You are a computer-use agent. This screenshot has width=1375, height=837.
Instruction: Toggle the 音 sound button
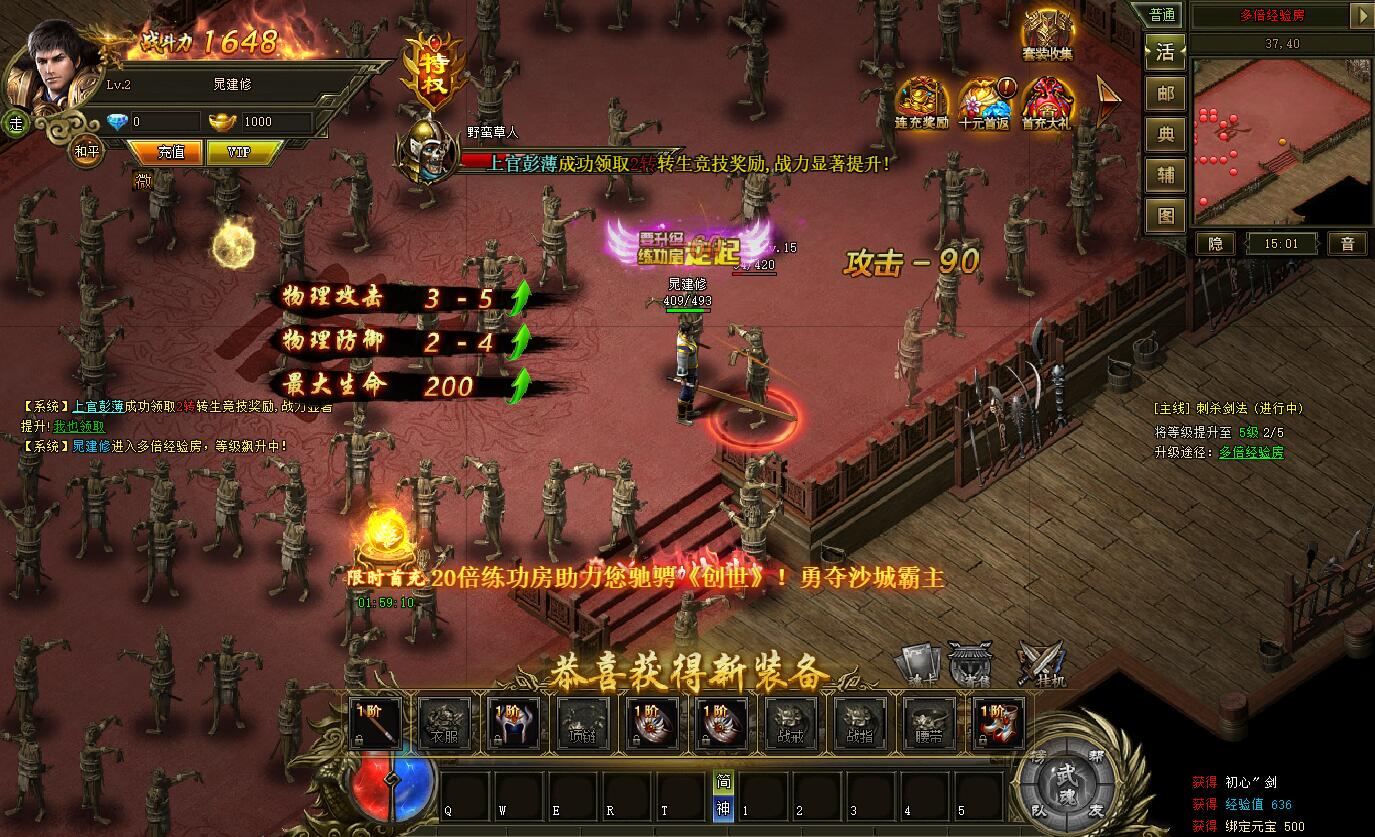pos(1347,243)
